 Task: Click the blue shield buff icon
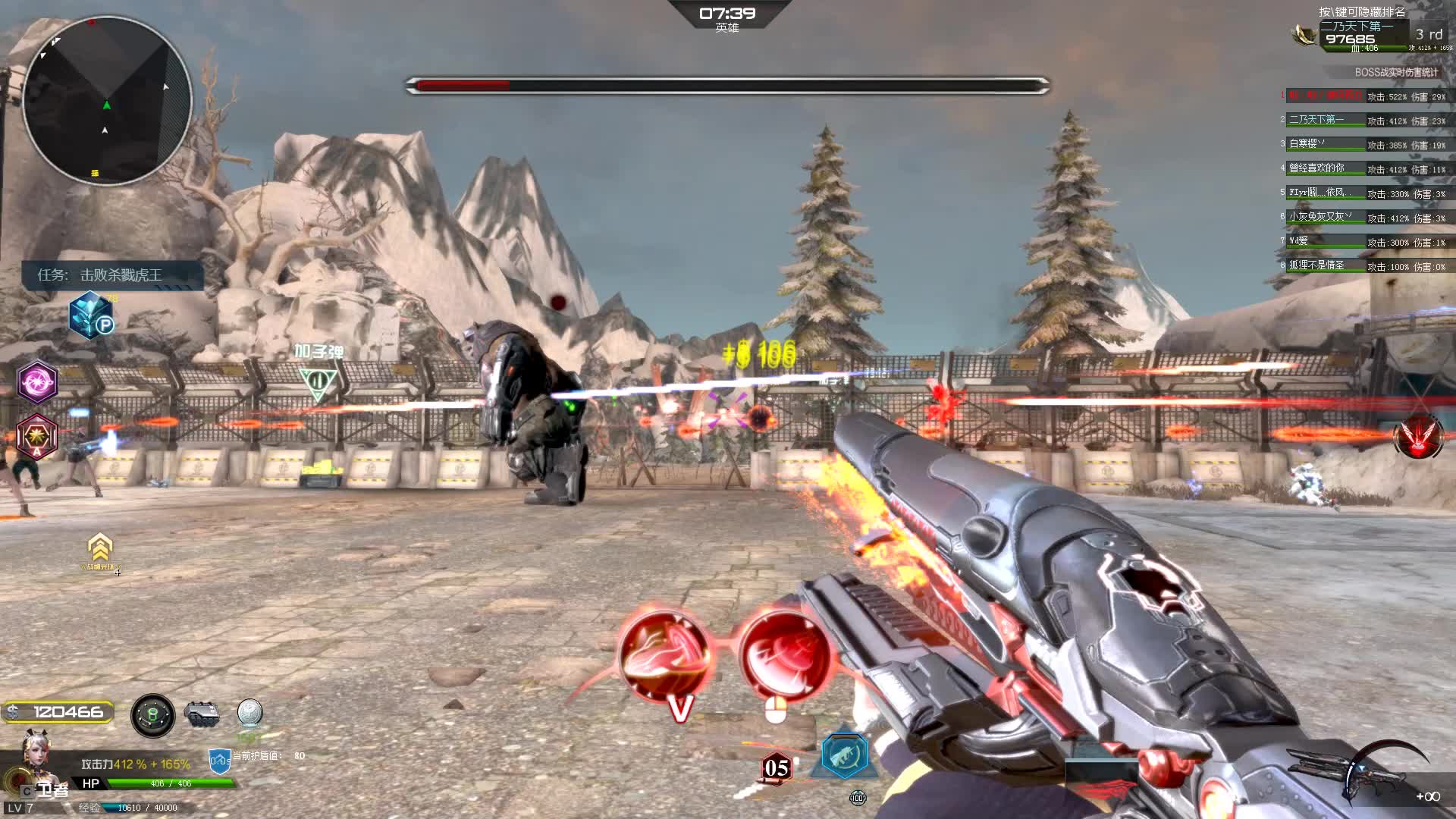(x=219, y=761)
